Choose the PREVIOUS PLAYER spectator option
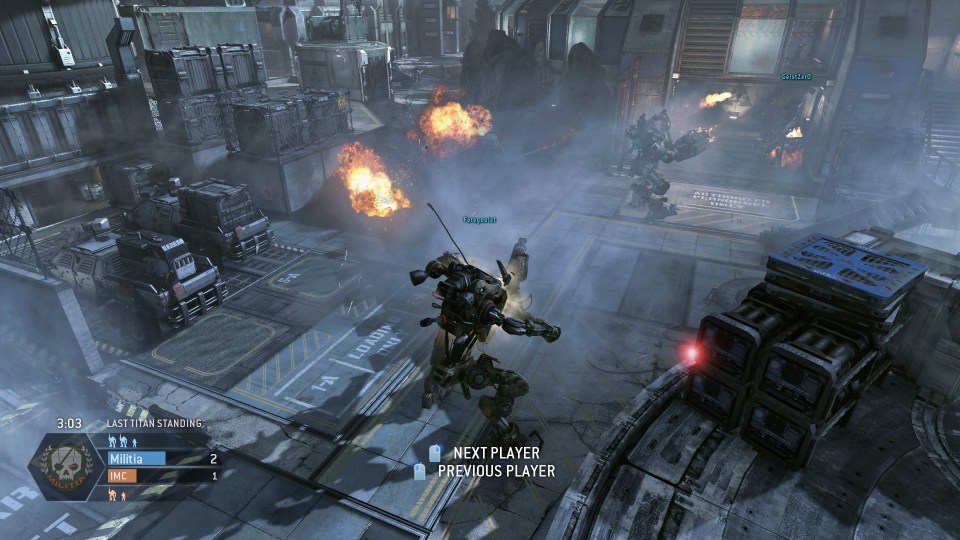 tap(495, 471)
